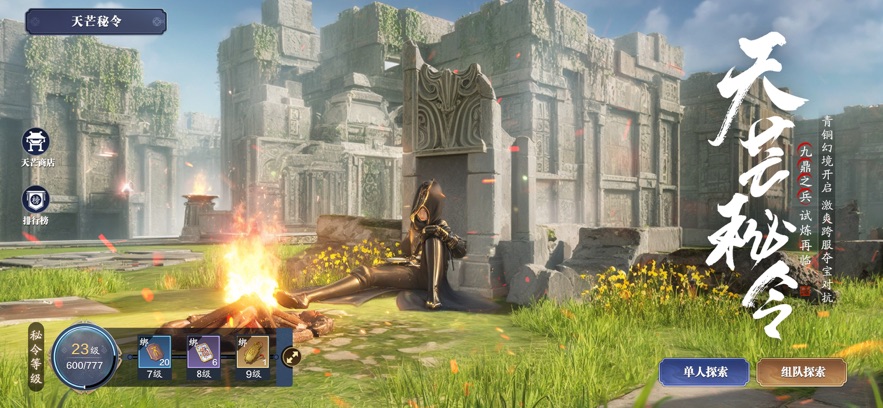Select the level 7 reward item
The width and height of the screenshot is (883, 408).
pos(154,352)
